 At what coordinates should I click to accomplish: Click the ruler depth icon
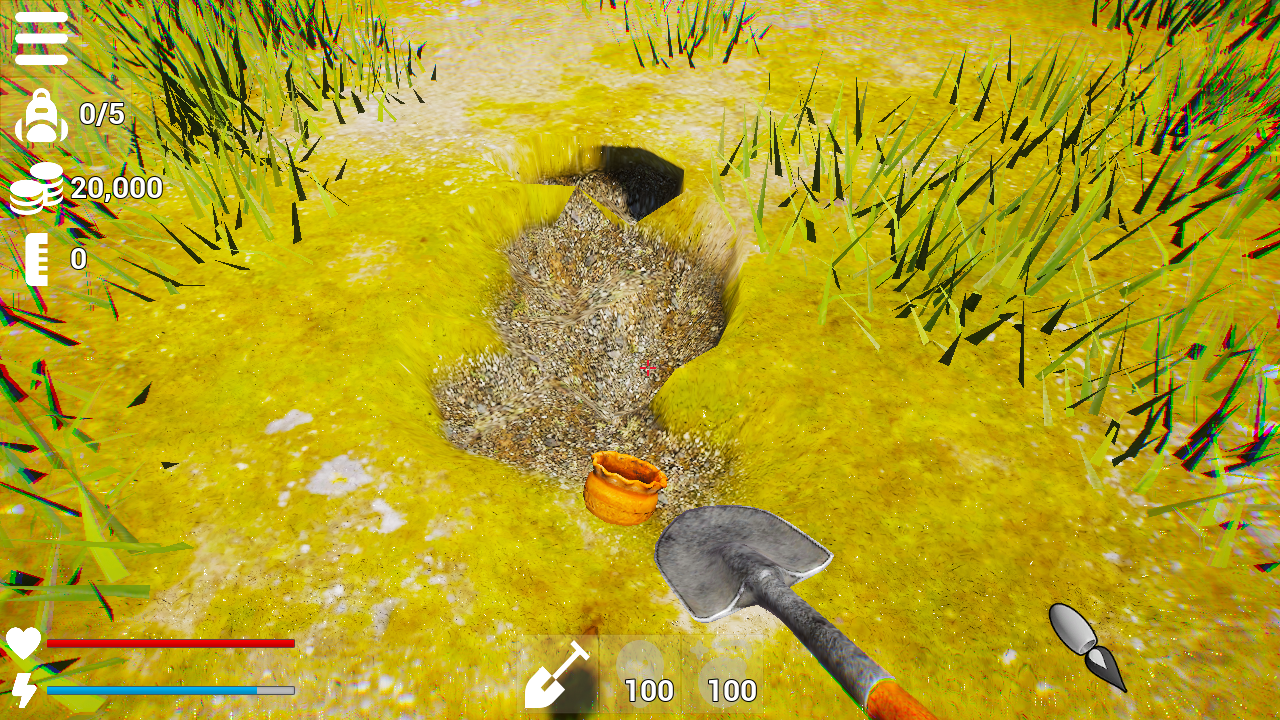point(39,260)
